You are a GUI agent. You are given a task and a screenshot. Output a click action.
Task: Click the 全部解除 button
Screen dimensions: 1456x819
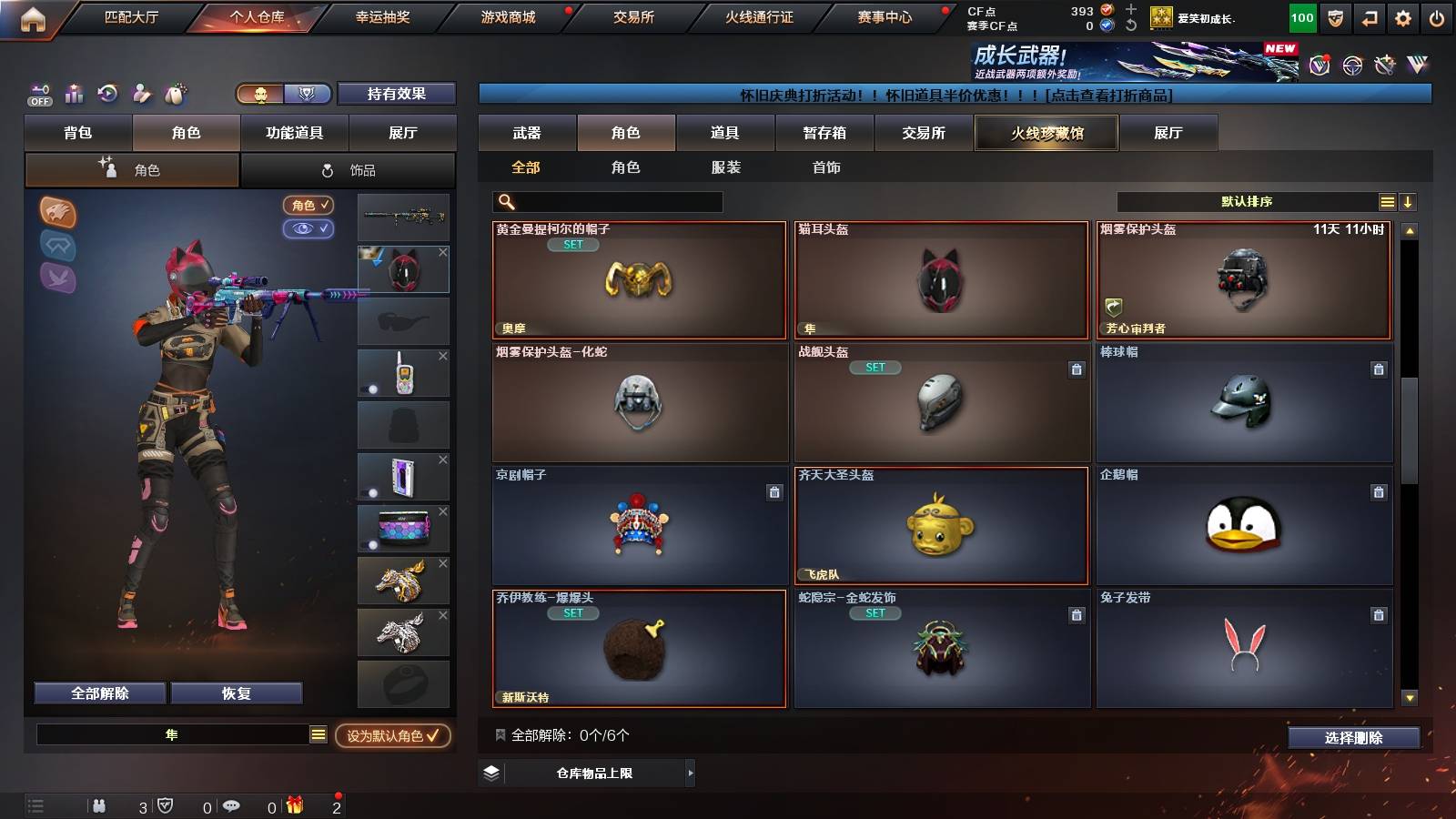click(x=98, y=693)
